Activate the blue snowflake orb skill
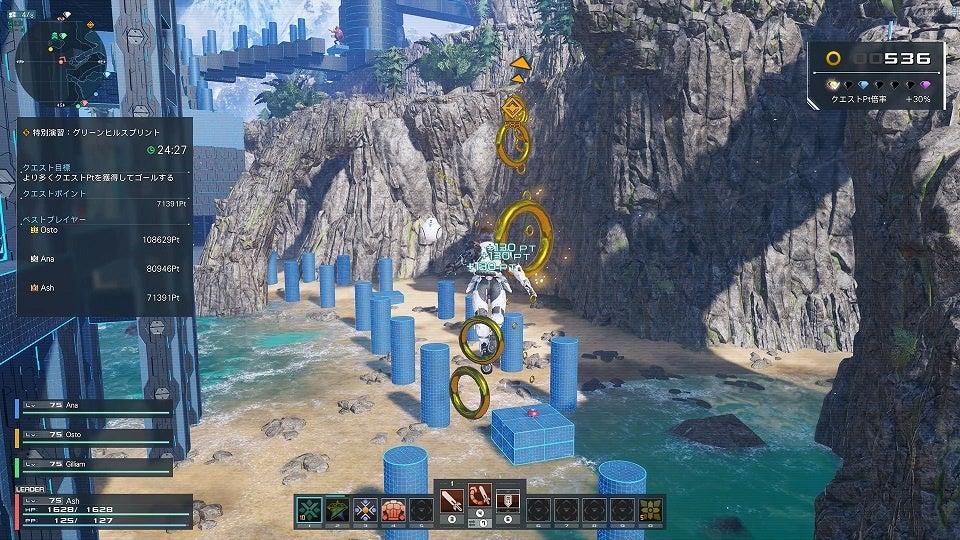 [364, 509]
